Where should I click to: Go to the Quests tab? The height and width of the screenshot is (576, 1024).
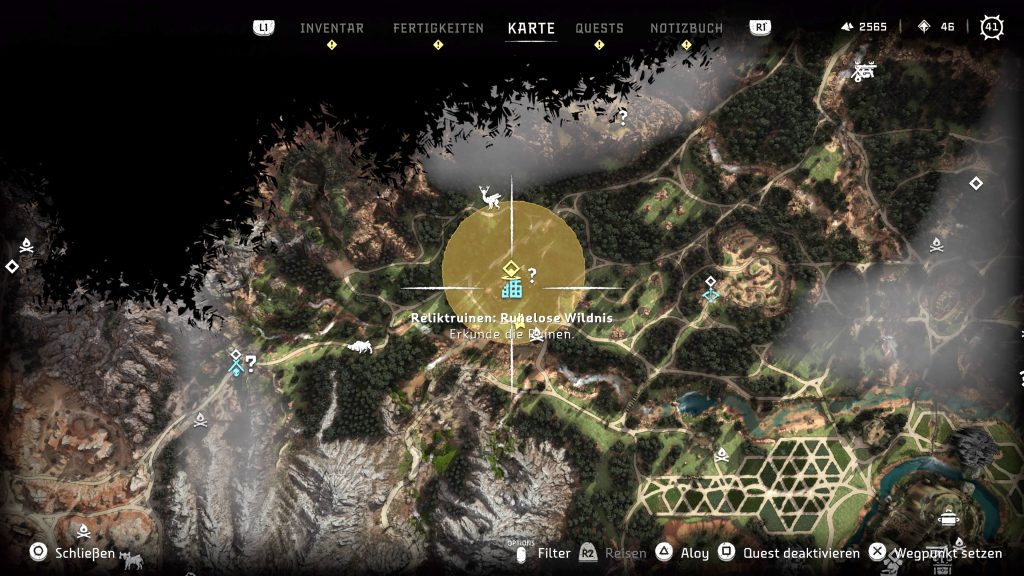[599, 28]
